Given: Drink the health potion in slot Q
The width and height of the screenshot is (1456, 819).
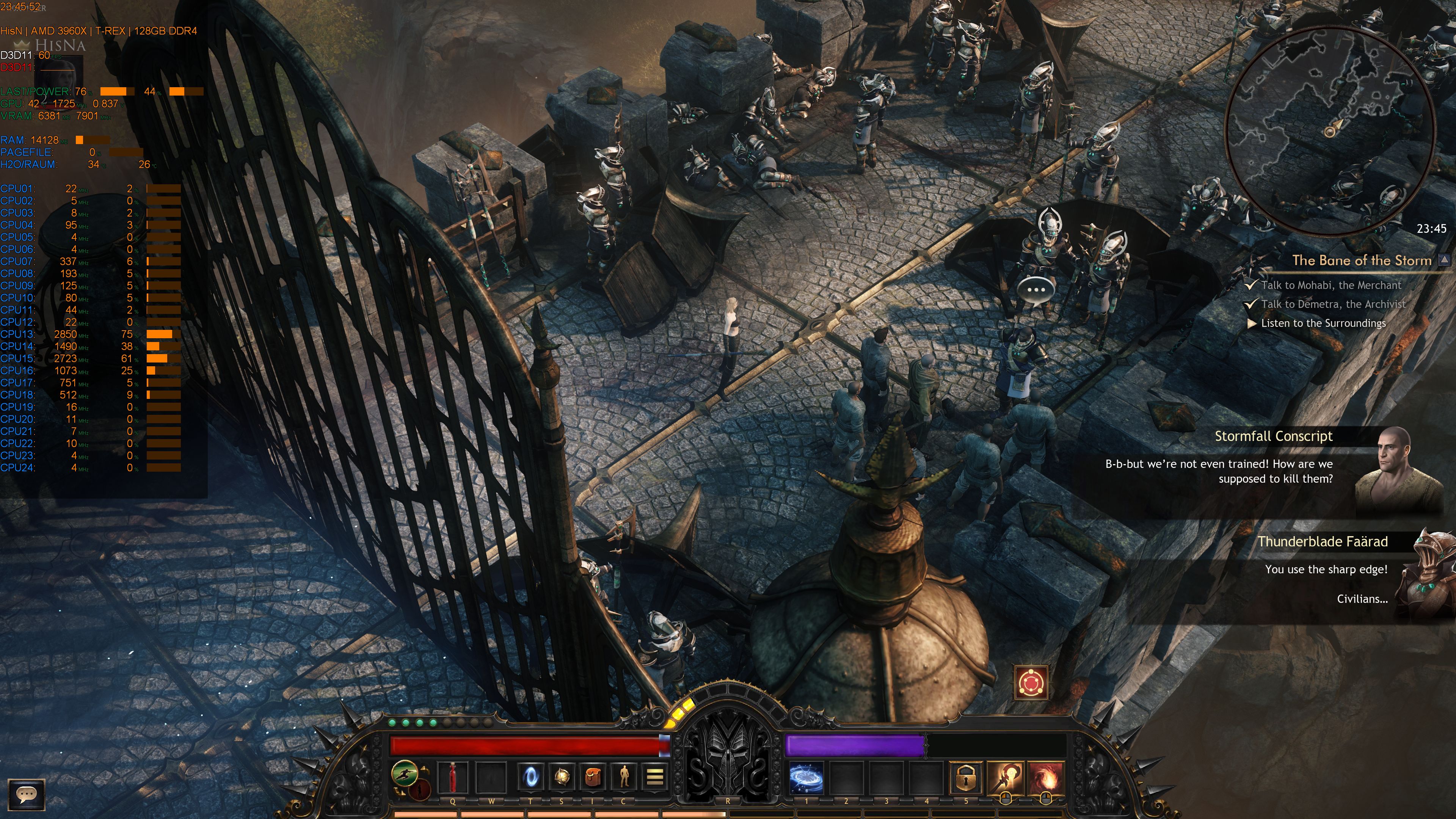Looking at the screenshot, I should point(453,777).
